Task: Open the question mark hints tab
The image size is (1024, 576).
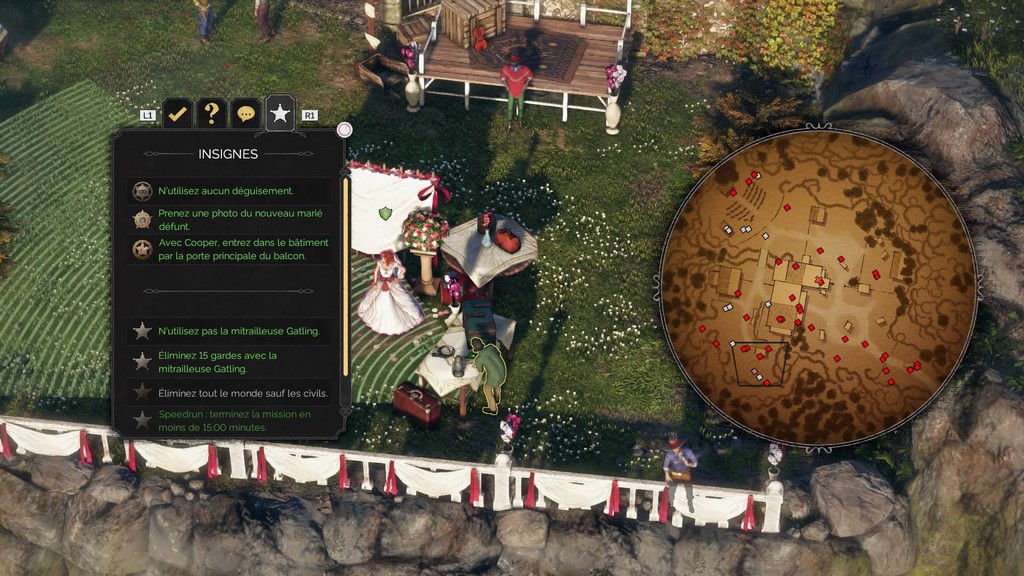Action: pyautogui.click(x=211, y=114)
